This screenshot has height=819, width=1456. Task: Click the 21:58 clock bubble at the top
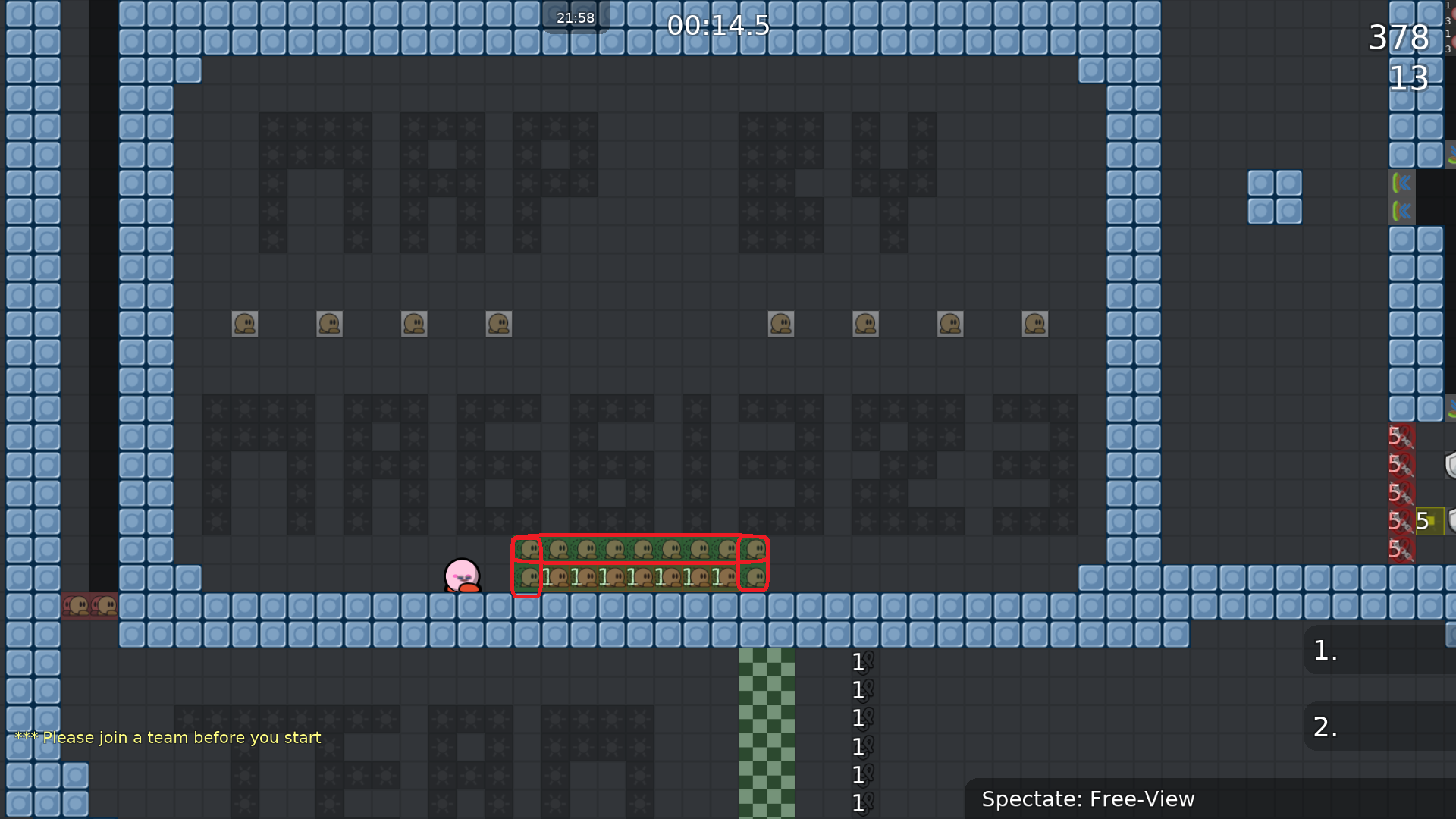tap(575, 17)
